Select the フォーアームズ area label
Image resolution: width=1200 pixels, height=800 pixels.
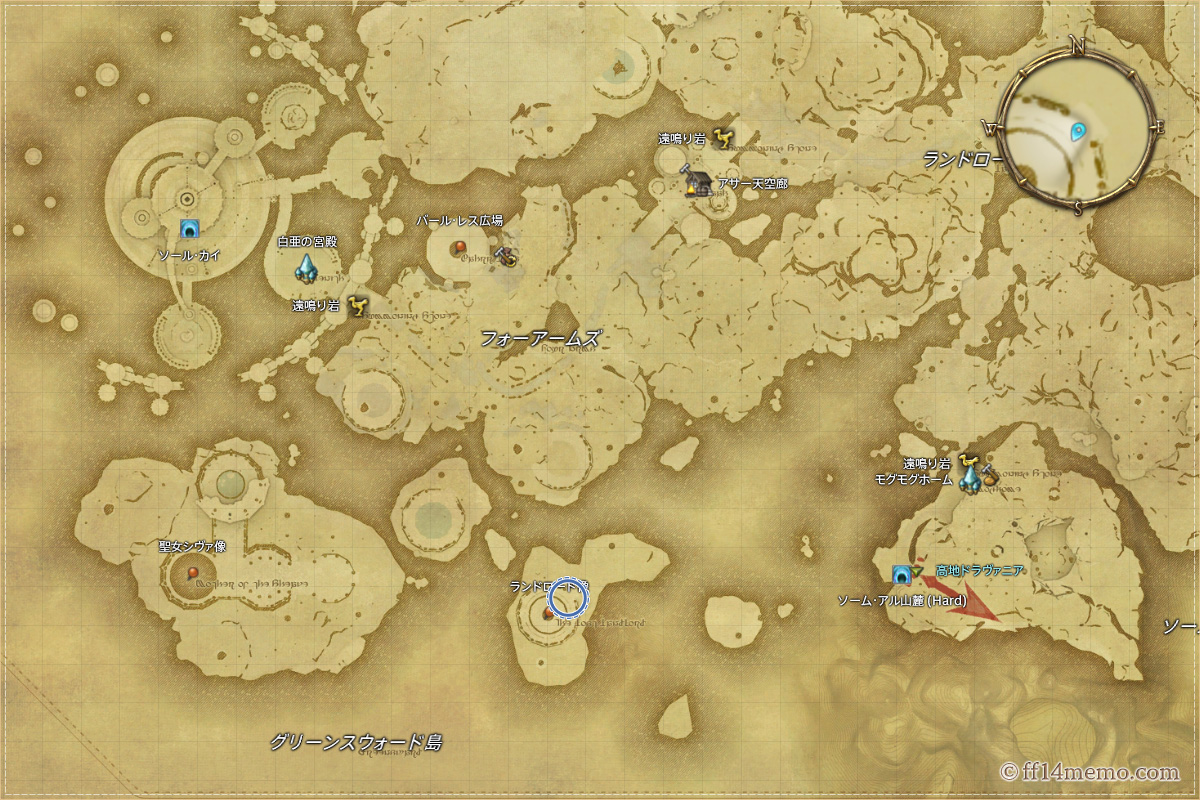(540, 338)
